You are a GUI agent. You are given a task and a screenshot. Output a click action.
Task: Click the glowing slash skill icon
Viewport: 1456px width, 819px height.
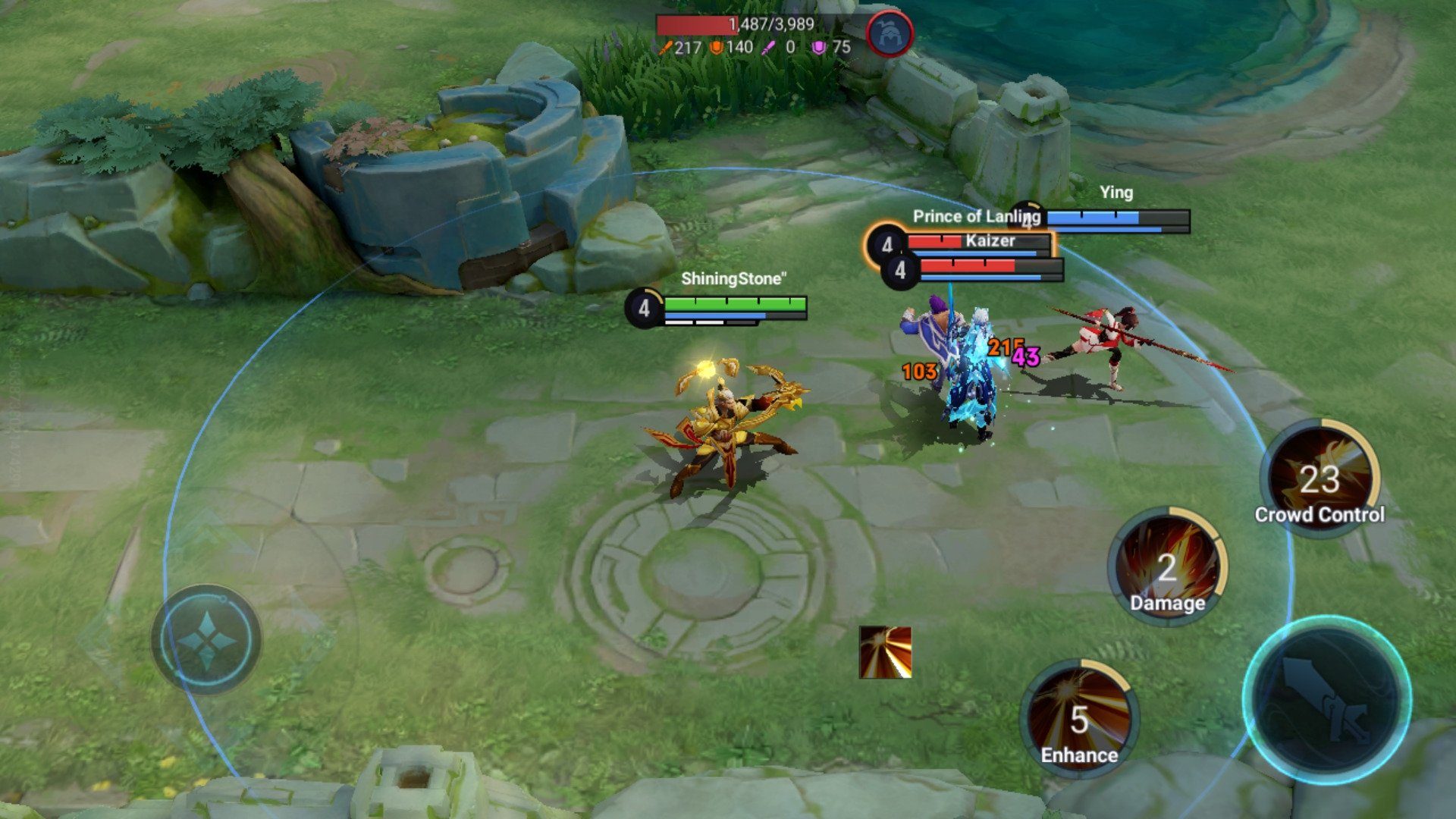point(885,652)
